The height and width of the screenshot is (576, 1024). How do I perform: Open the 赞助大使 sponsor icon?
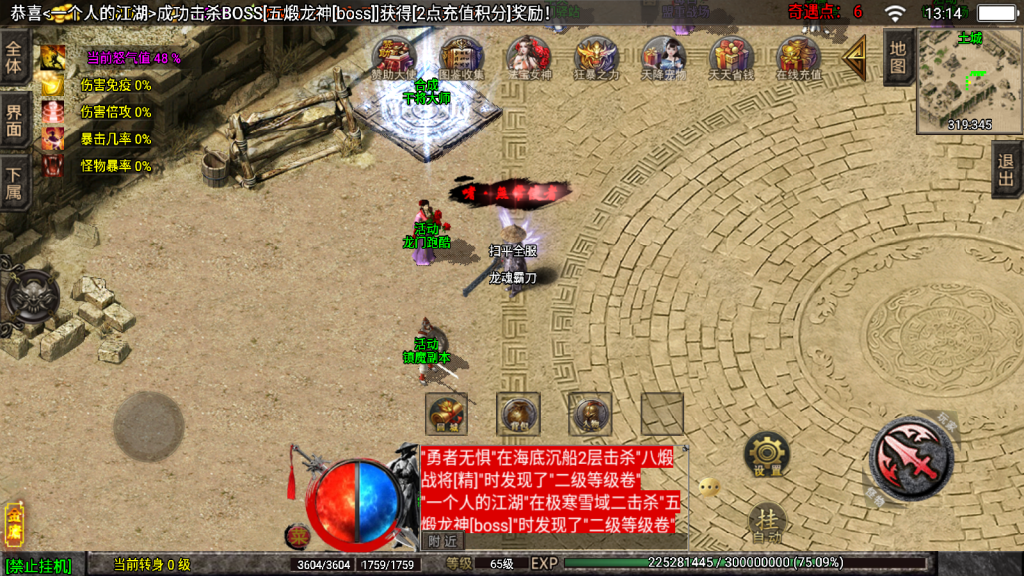(x=395, y=57)
